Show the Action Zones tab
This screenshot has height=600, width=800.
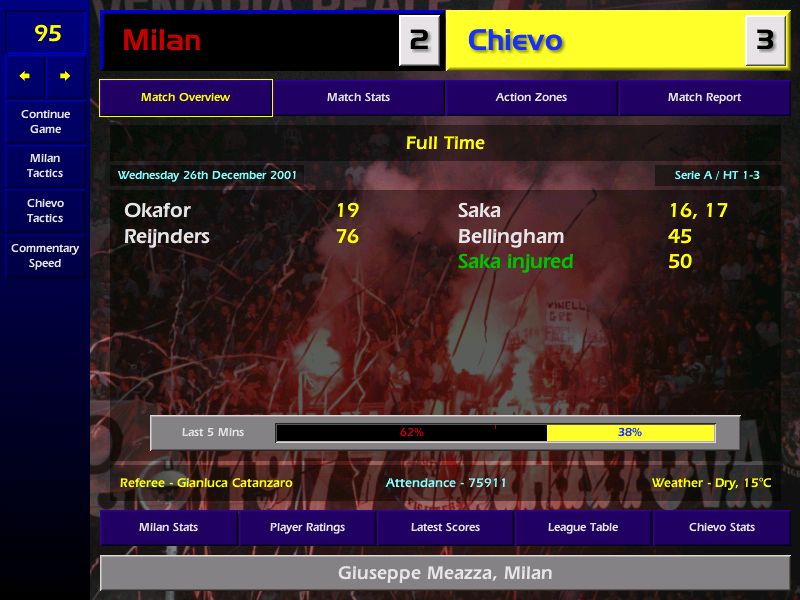coord(531,98)
